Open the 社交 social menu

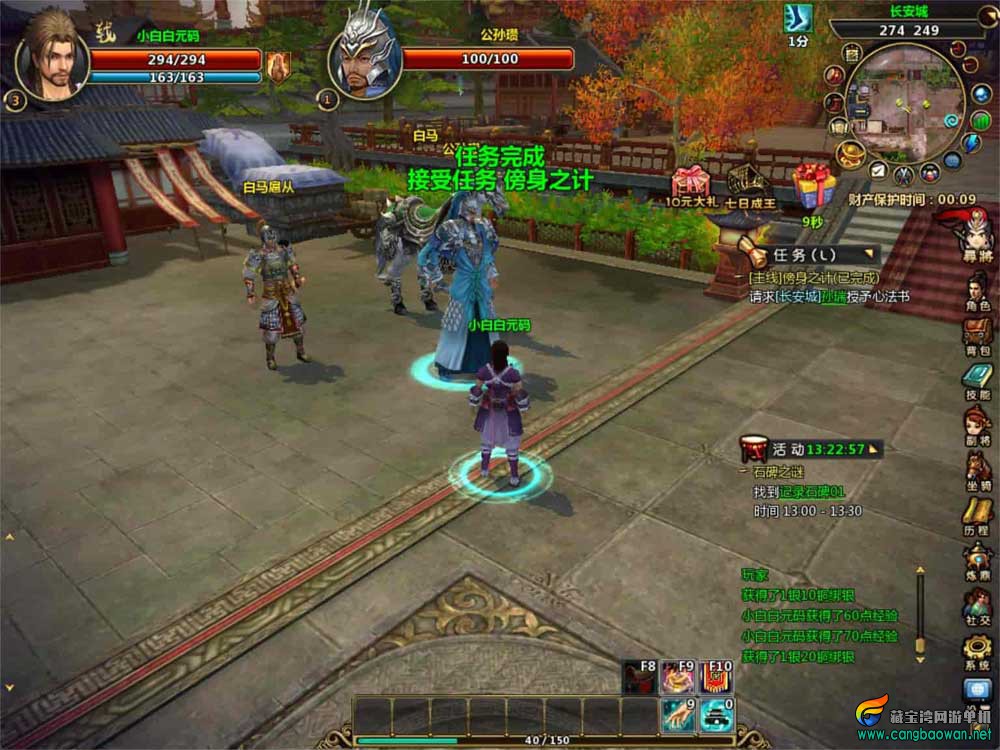tap(977, 603)
